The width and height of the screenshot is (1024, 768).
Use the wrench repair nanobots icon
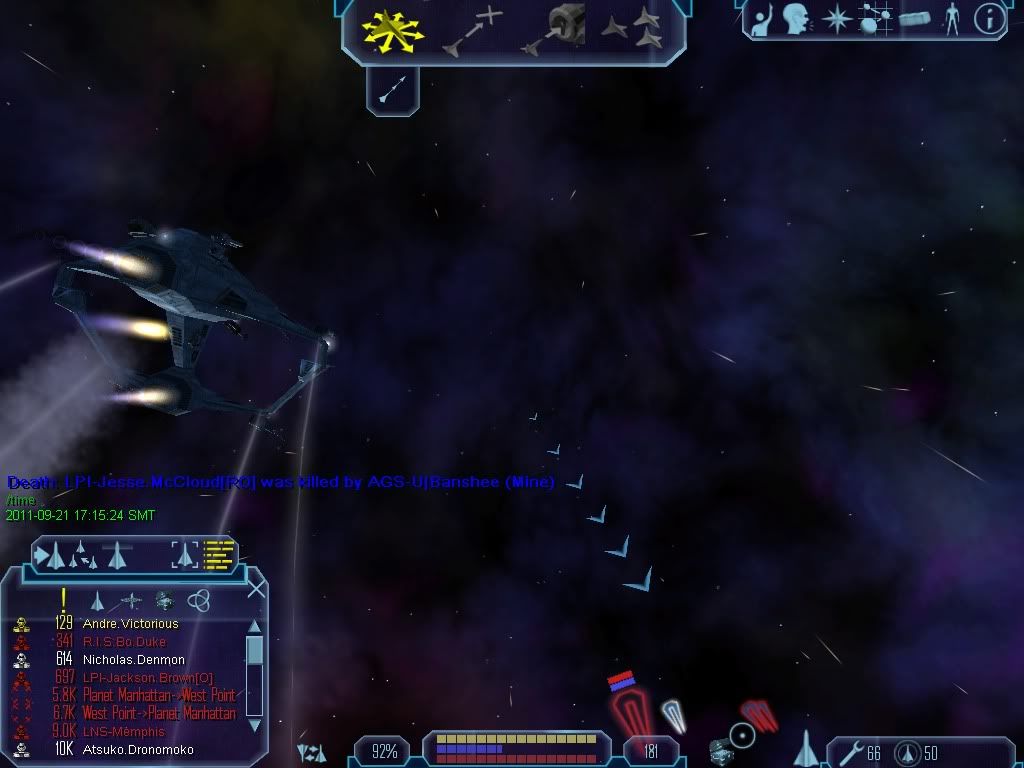851,752
